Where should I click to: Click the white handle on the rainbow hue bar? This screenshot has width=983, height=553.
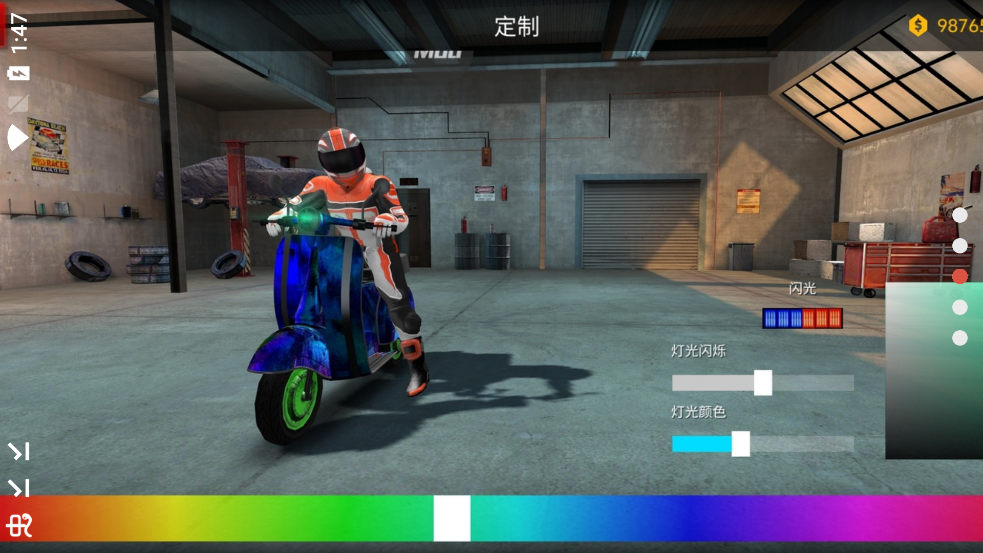[x=452, y=518]
